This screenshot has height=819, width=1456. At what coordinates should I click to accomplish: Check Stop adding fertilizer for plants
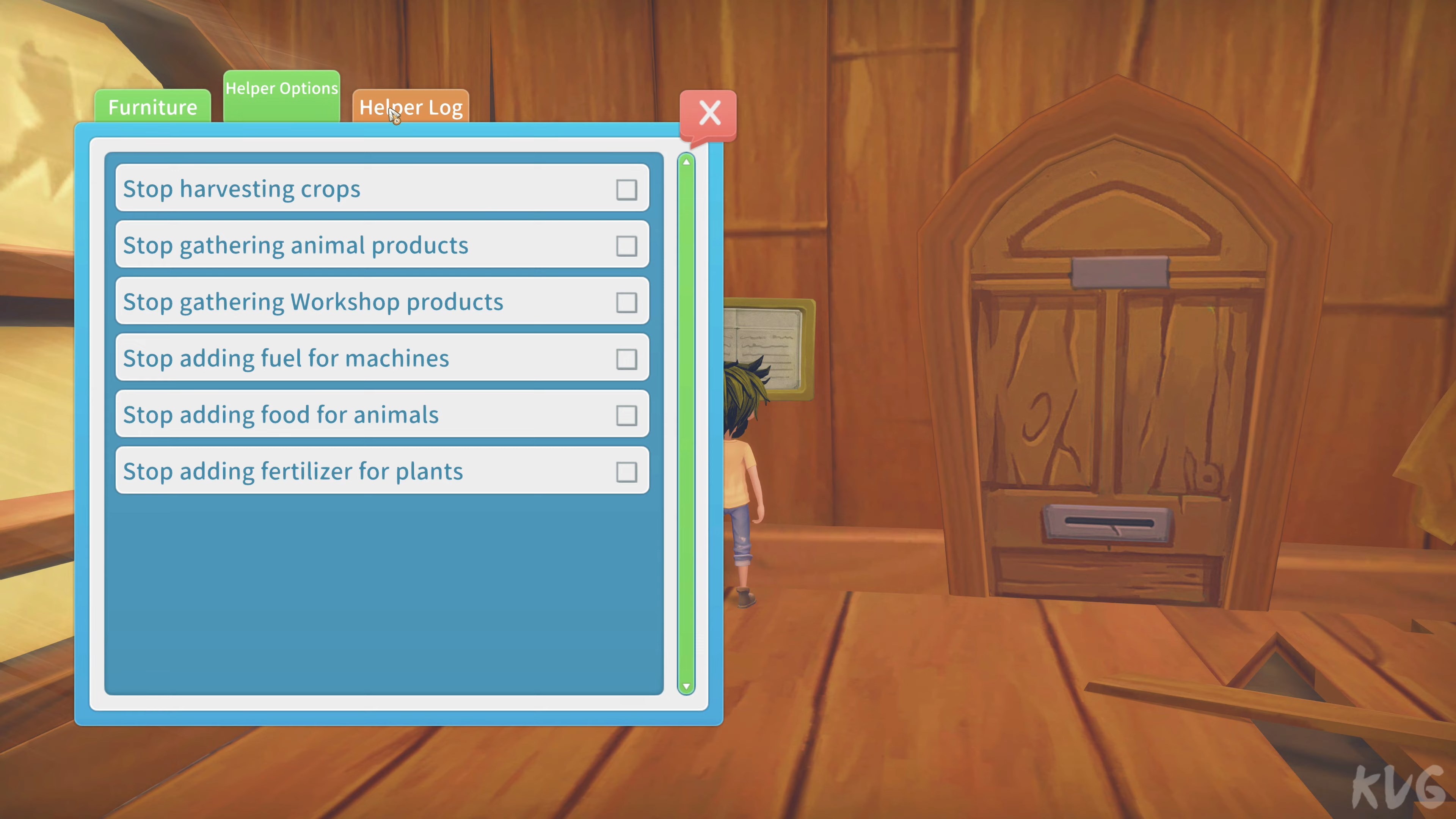(627, 471)
